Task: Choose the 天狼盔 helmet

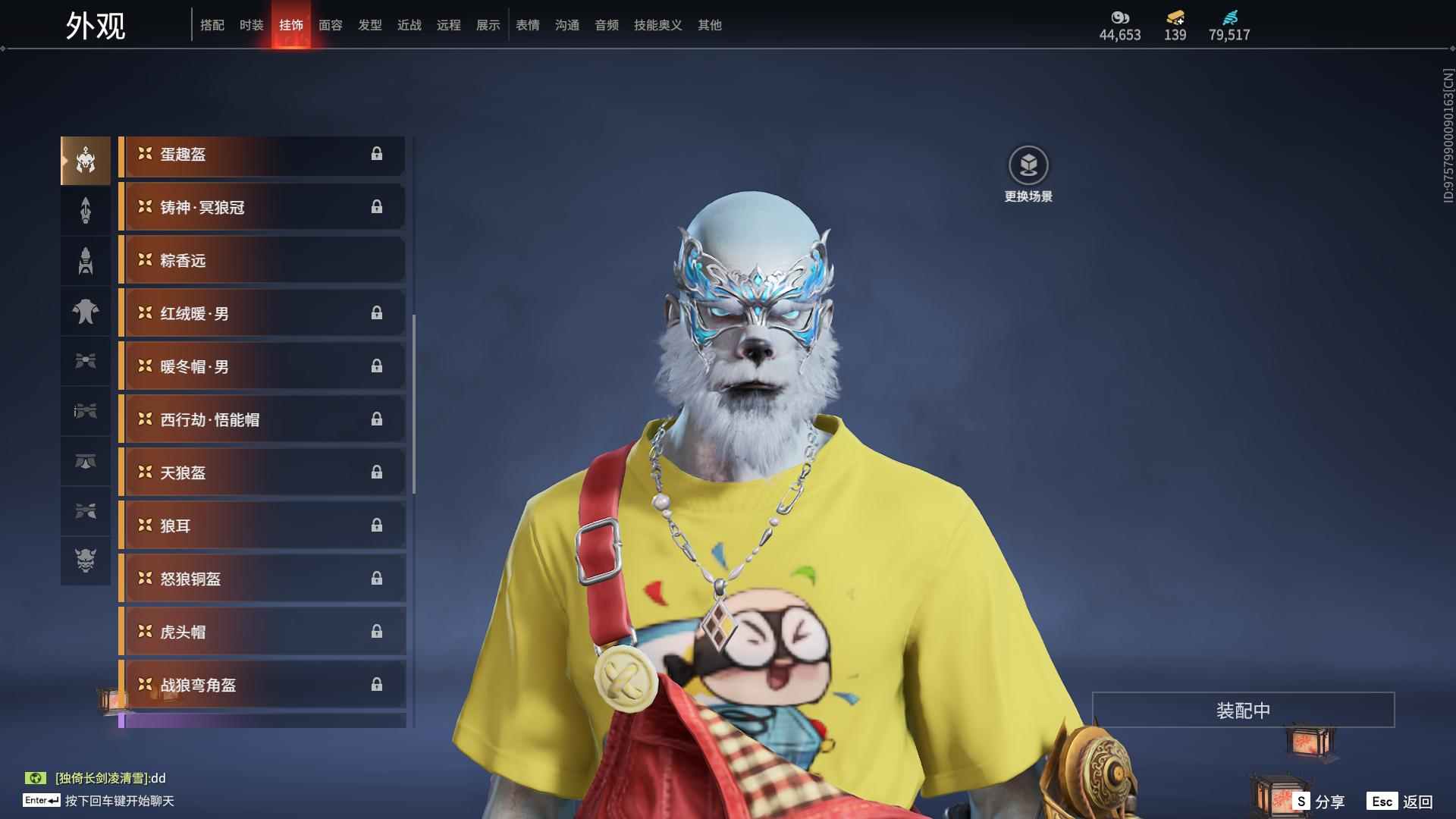Action: 262,473
